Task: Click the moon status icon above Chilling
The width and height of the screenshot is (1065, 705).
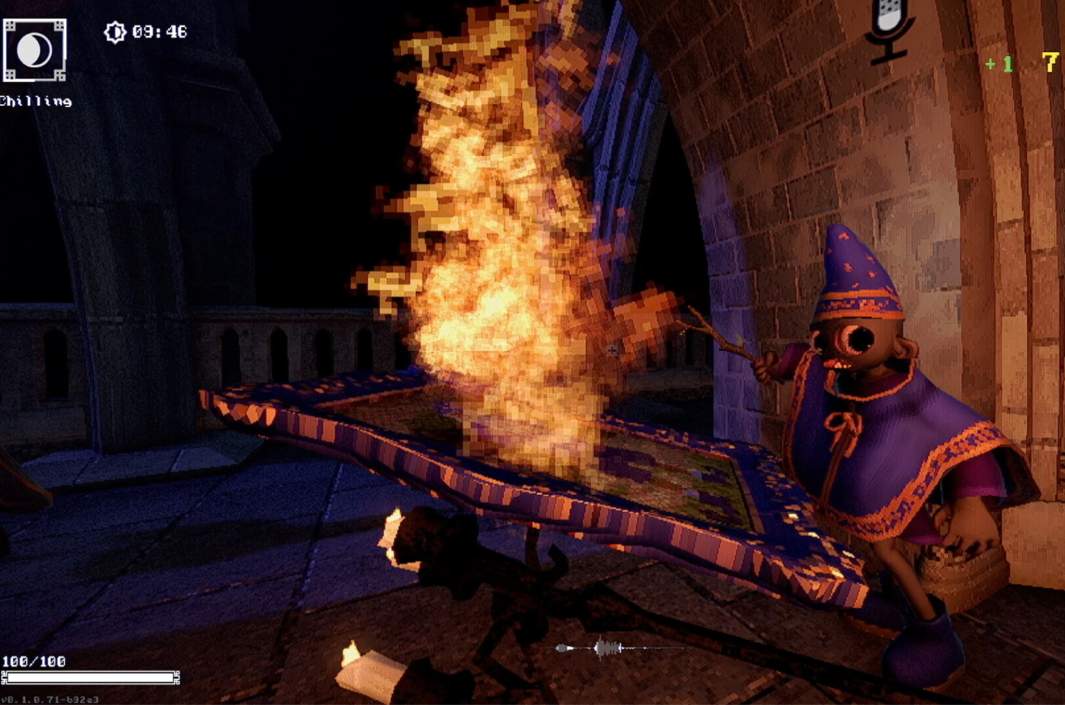Action: [x=35, y=49]
